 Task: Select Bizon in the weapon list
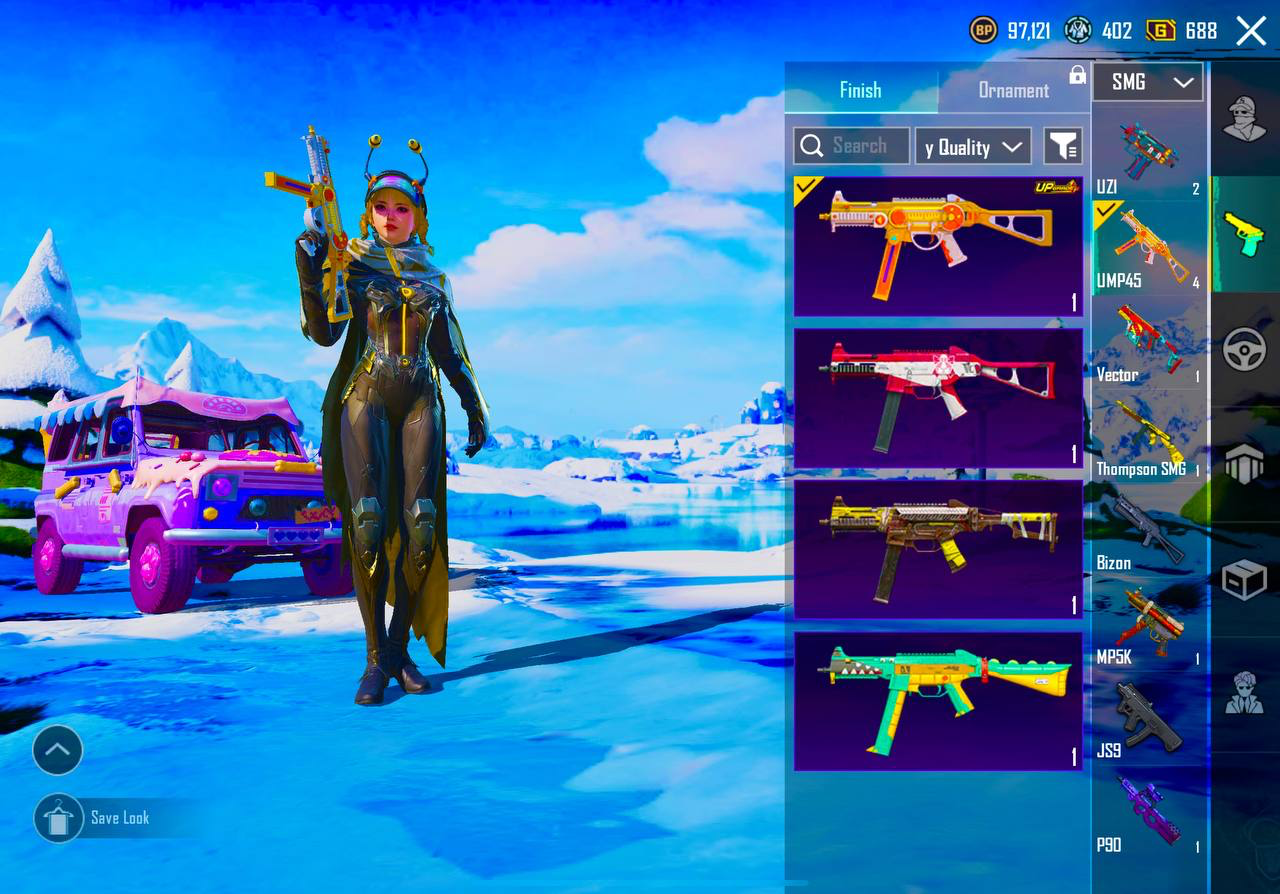[x=1148, y=530]
